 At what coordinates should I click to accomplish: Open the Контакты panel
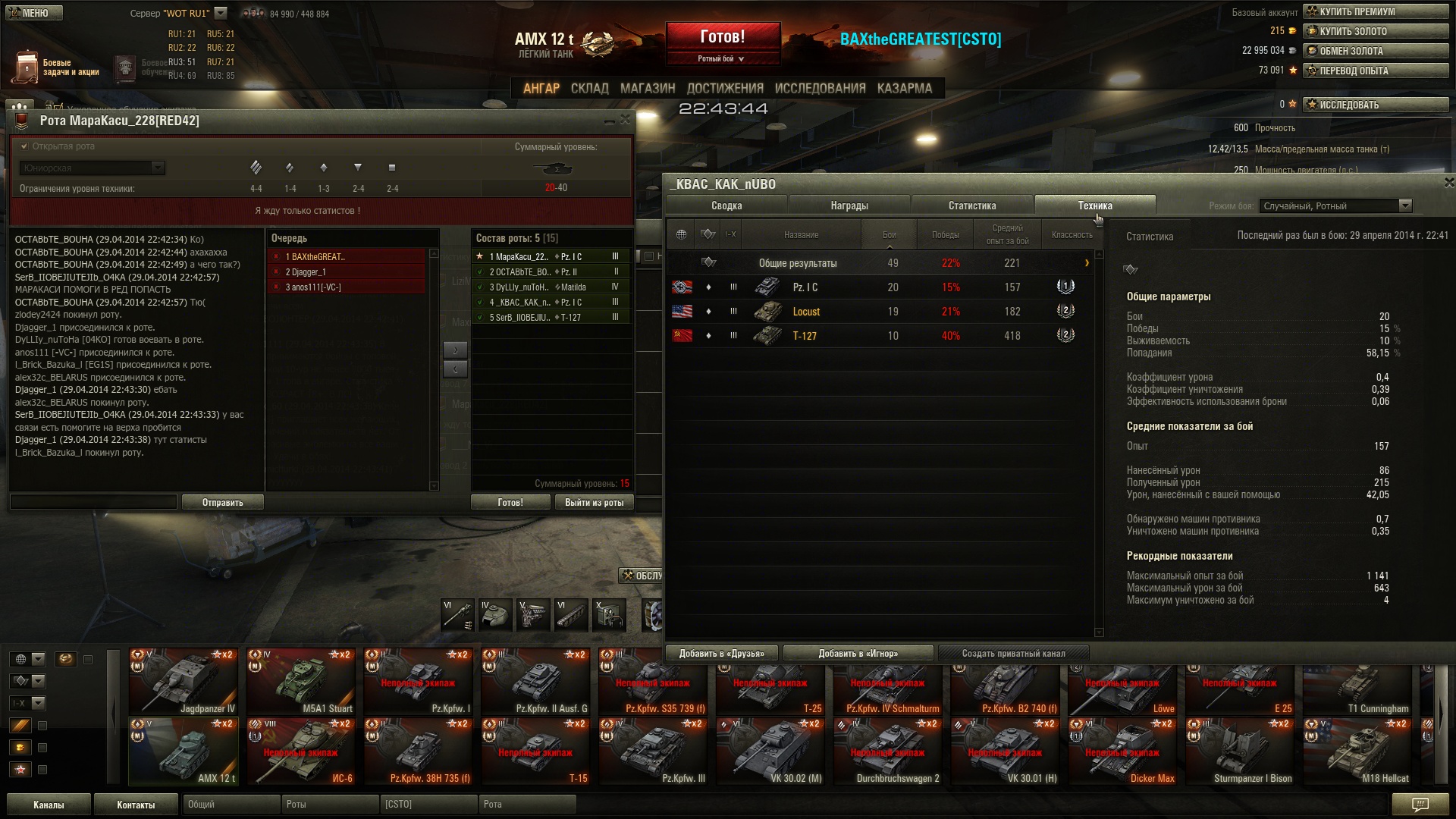click(x=136, y=805)
